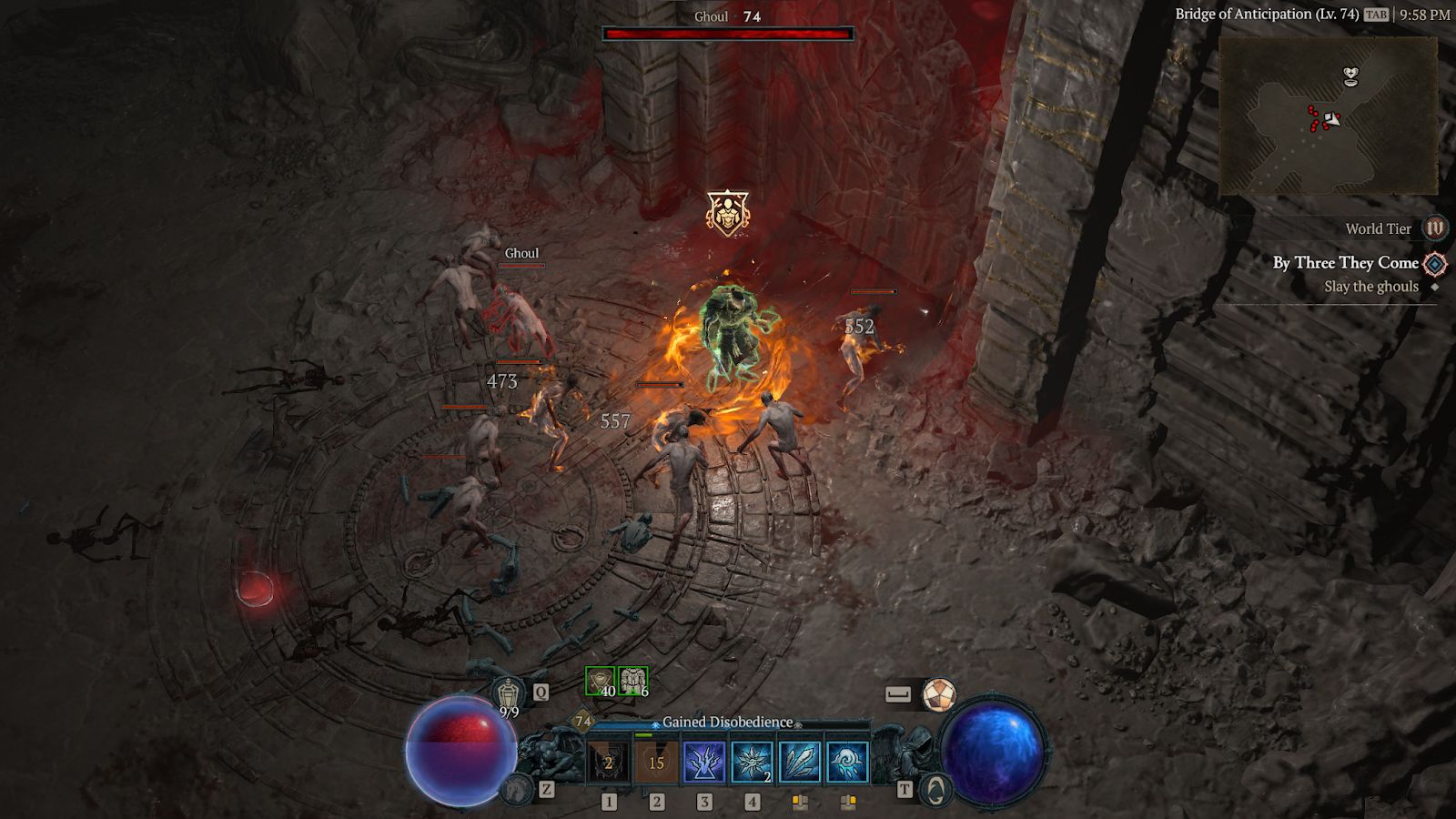Open the By Three They Come quest
This screenshot has height=819, width=1456.
(1345, 263)
